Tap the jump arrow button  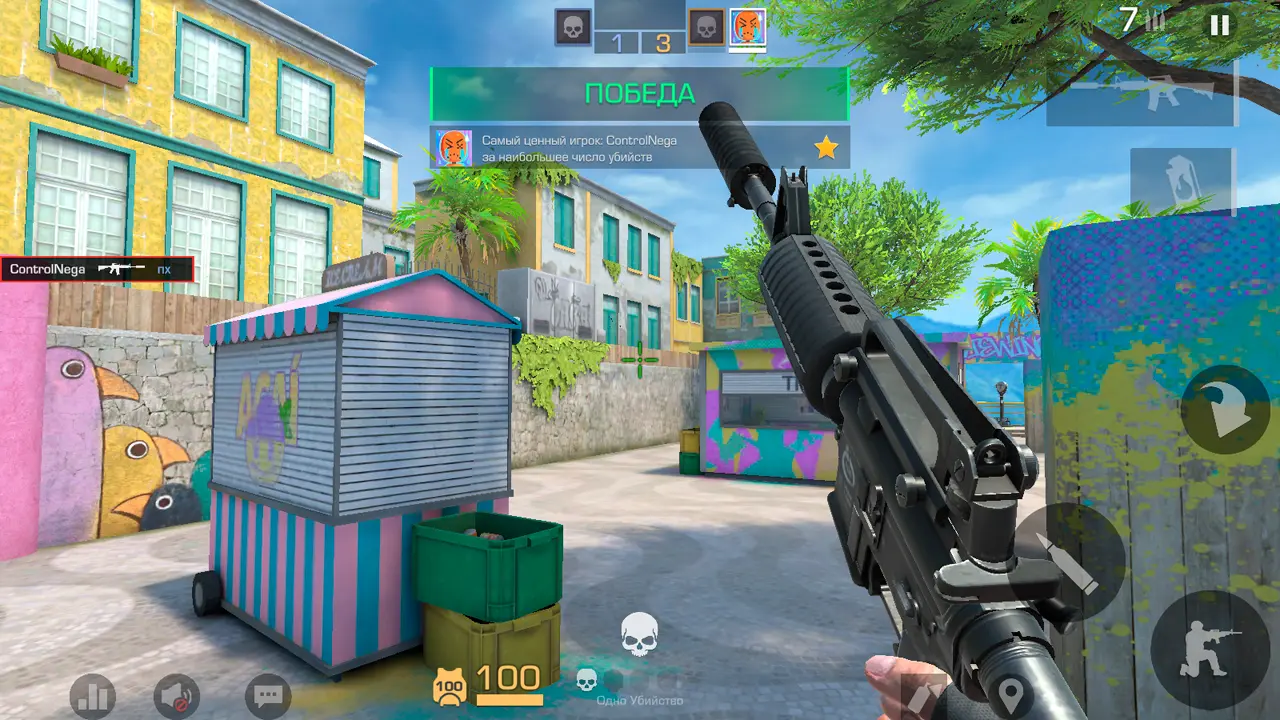coord(1225,409)
